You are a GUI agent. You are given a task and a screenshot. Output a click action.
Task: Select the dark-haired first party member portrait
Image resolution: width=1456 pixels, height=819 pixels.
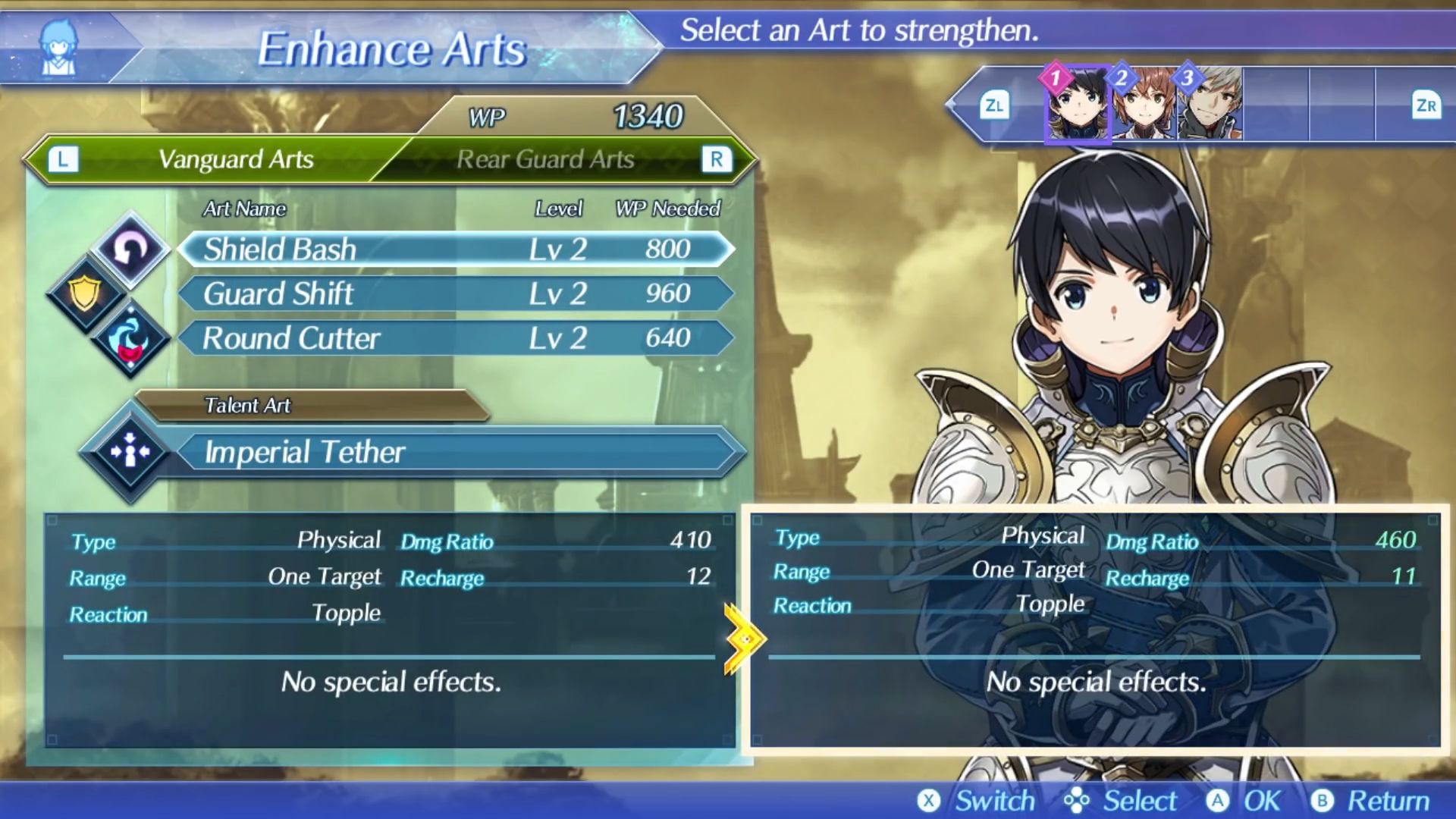[x=1078, y=105]
